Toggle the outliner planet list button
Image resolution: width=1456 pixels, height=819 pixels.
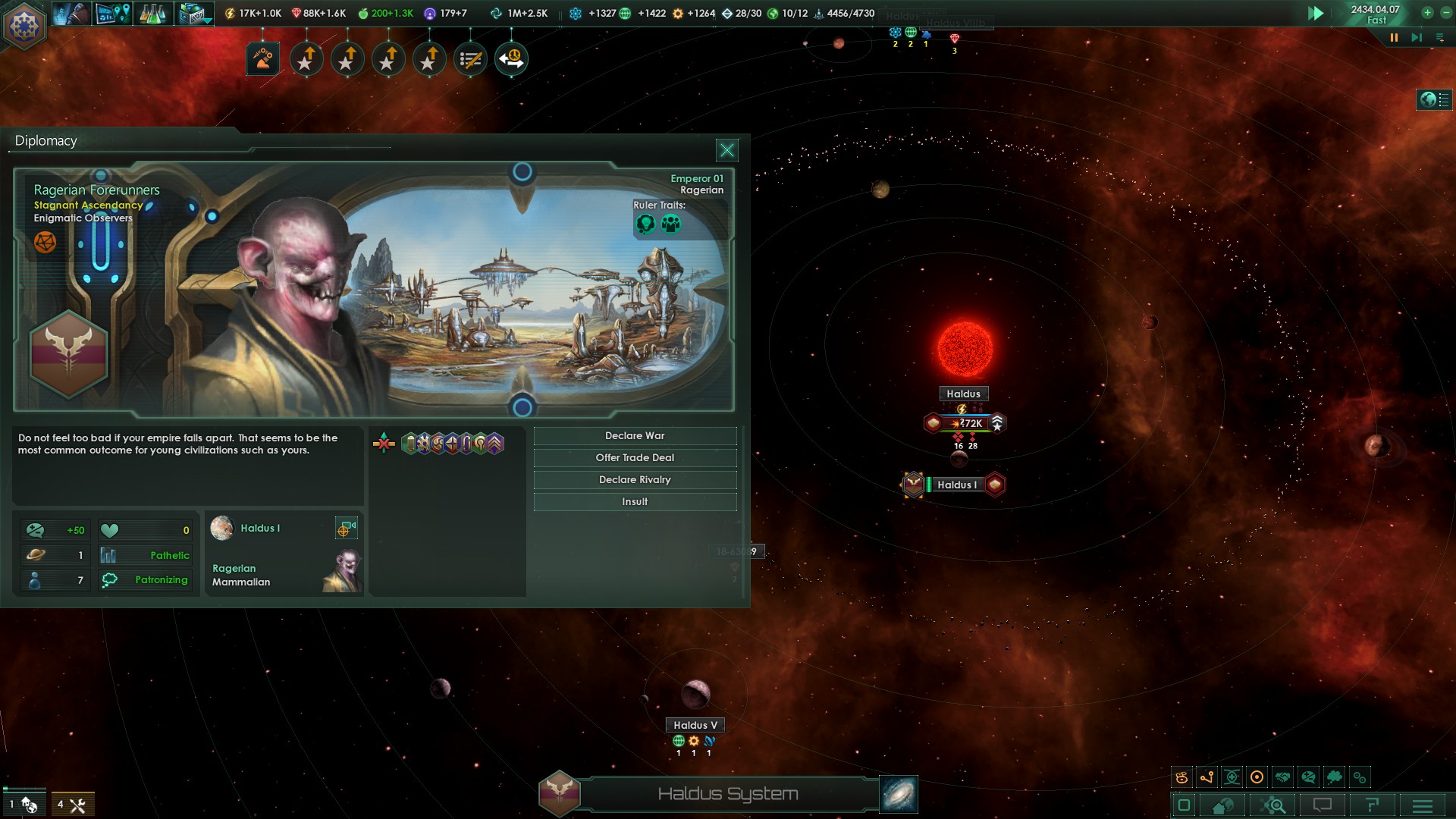coord(1433,99)
